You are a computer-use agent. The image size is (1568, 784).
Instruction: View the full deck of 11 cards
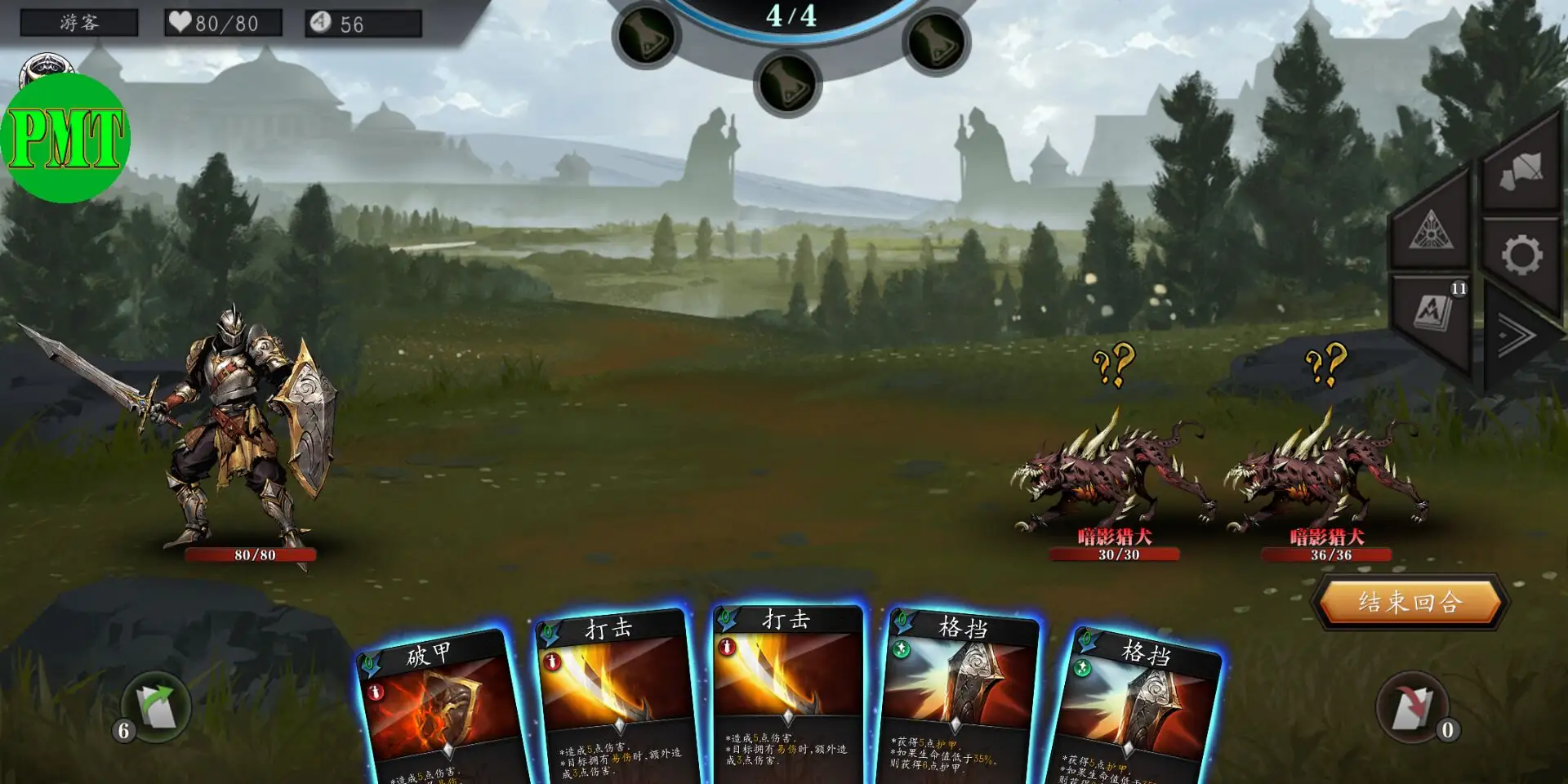click(x=1432, y=313)
